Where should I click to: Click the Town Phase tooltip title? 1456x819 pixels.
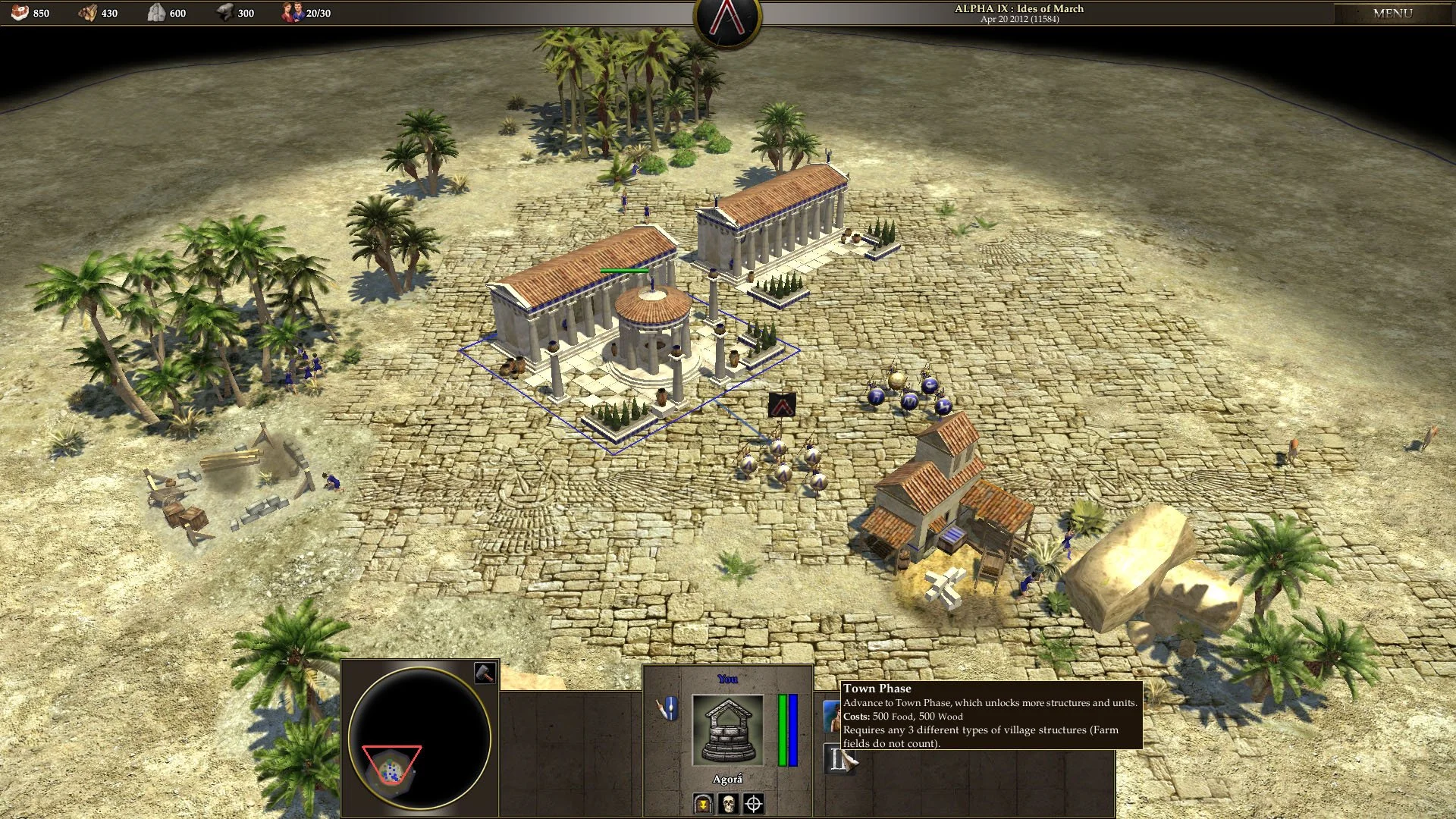877,689
